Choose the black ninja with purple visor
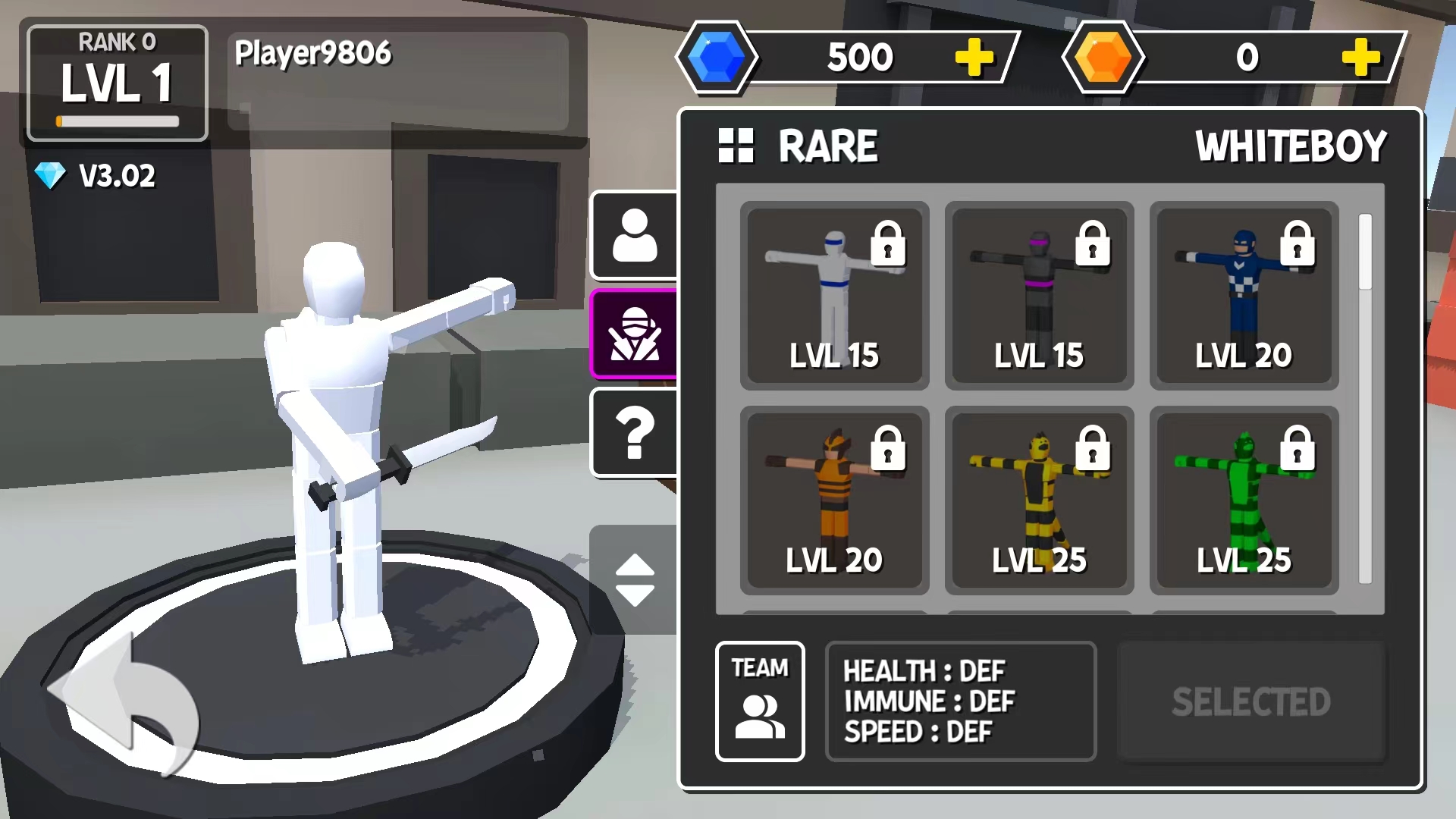This screenshot has width=1456, height=819. 1039,296
